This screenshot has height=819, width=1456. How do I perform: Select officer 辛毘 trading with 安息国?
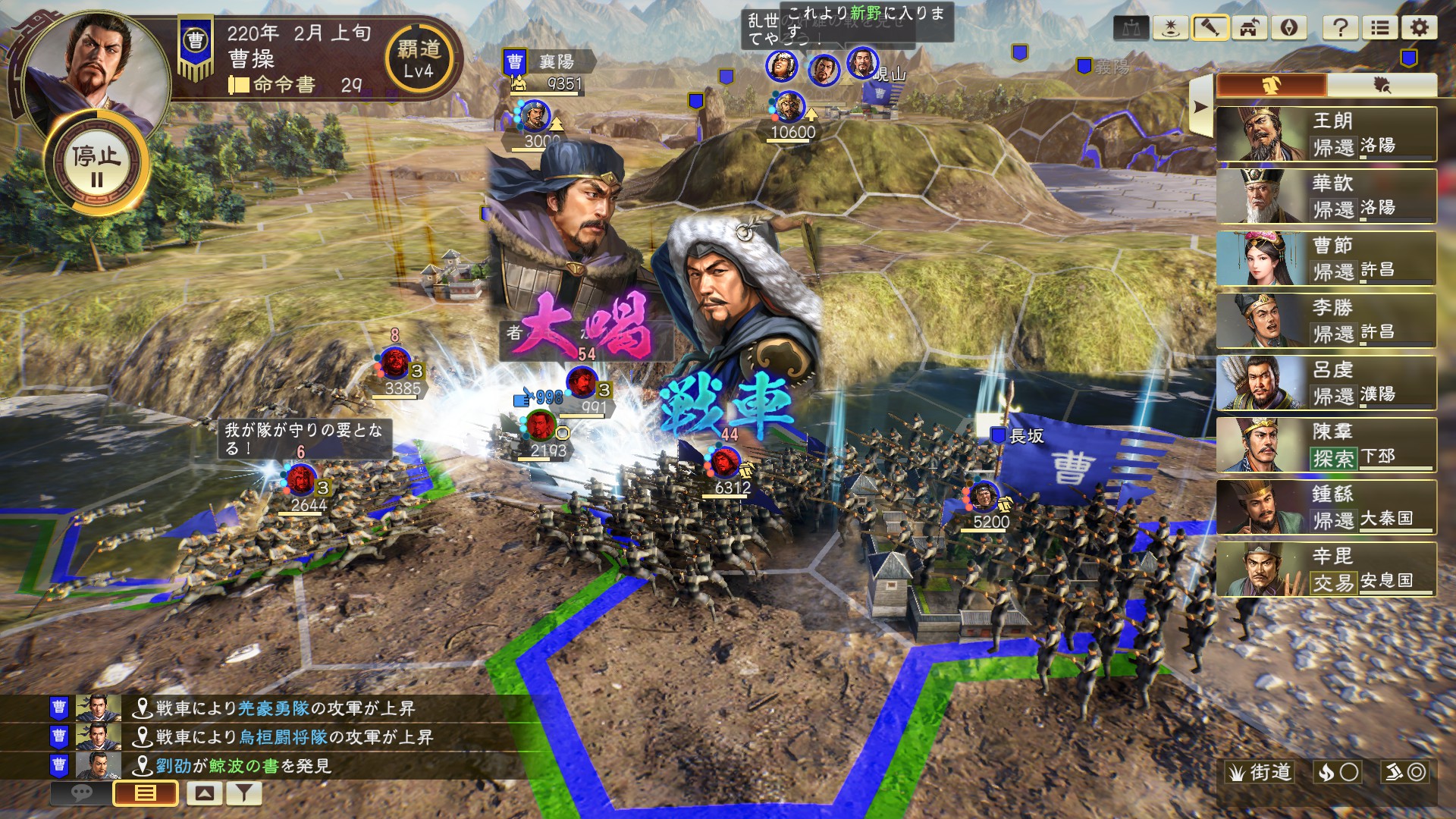pos(1326,569)
